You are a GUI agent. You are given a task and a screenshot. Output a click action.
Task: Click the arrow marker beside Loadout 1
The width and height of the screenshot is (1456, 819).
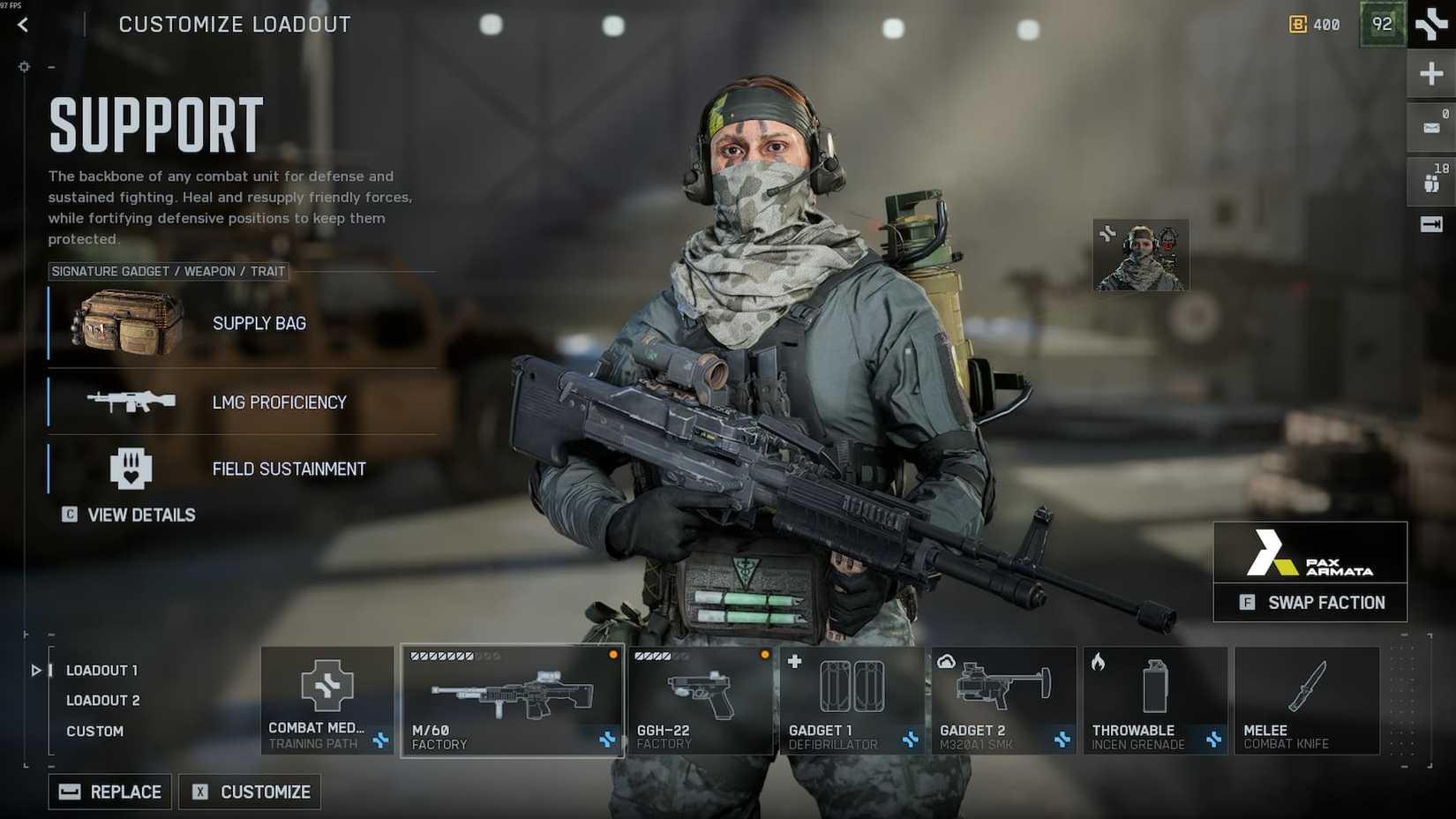[37, 670]
